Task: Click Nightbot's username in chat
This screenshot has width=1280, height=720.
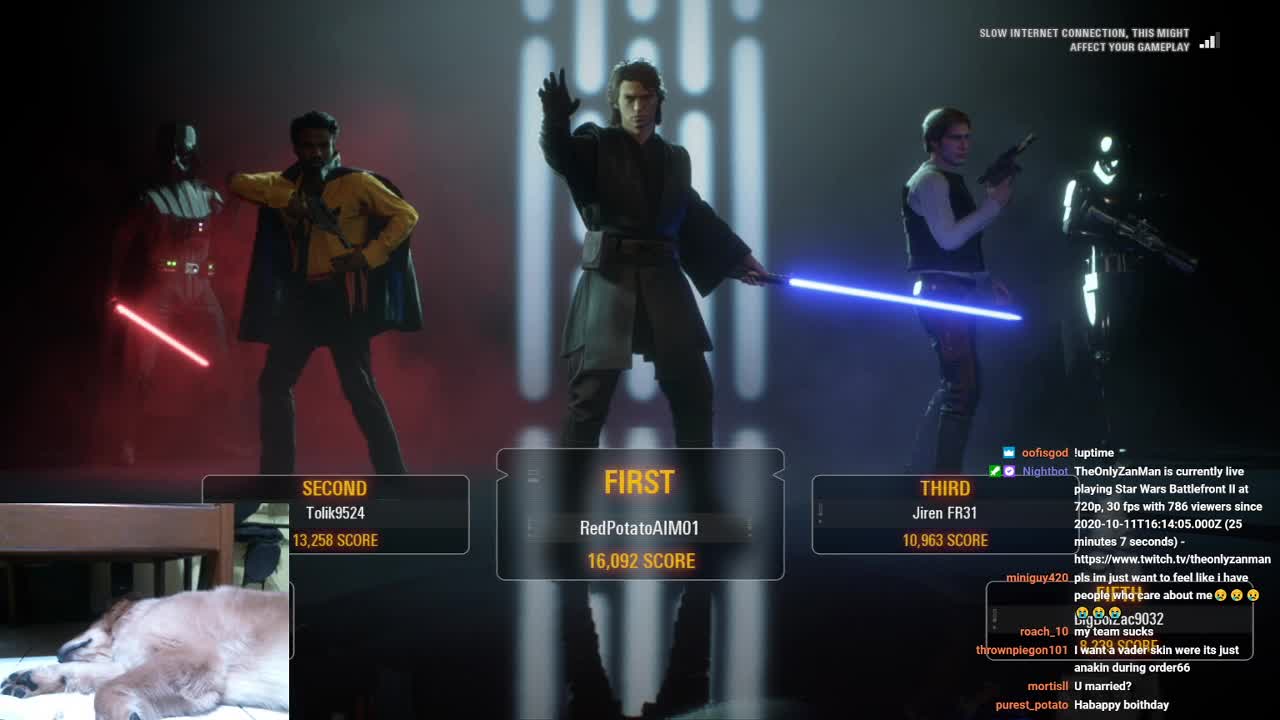Action: 1045,471
